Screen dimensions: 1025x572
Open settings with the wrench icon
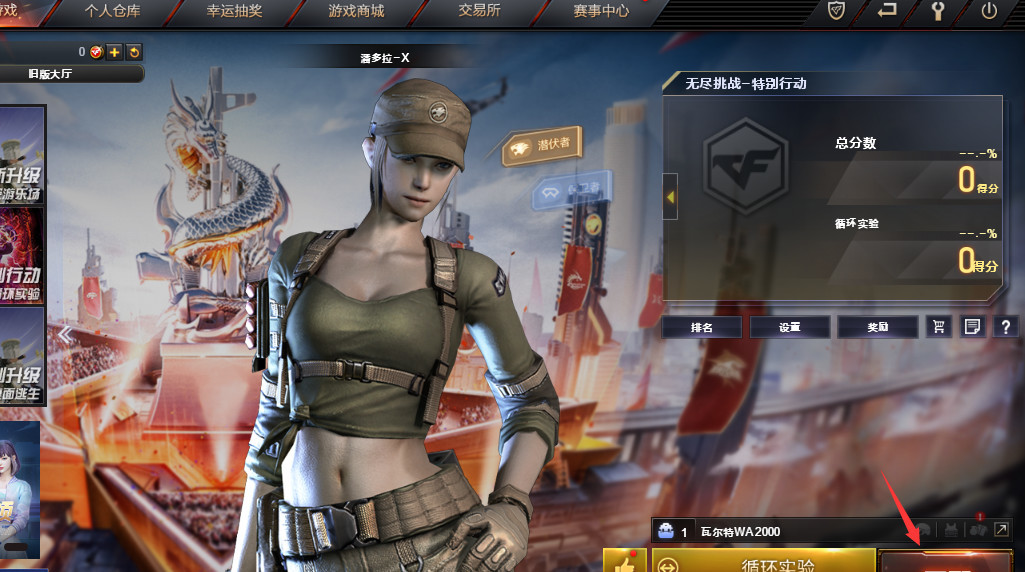click(938, 11)
